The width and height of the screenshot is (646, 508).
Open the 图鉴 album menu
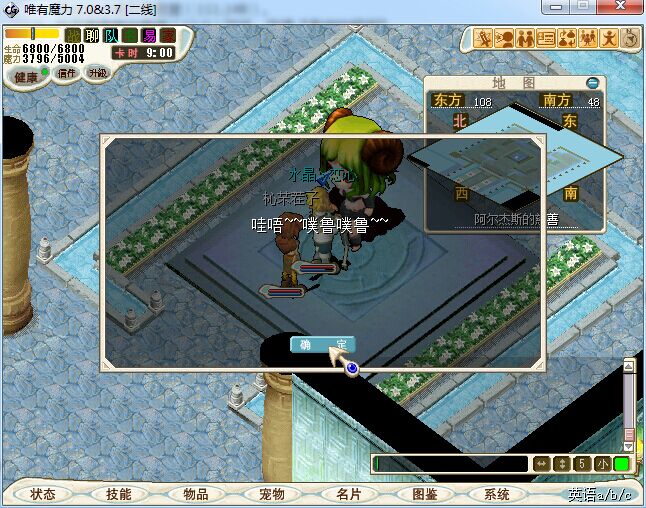click(424, 494)
